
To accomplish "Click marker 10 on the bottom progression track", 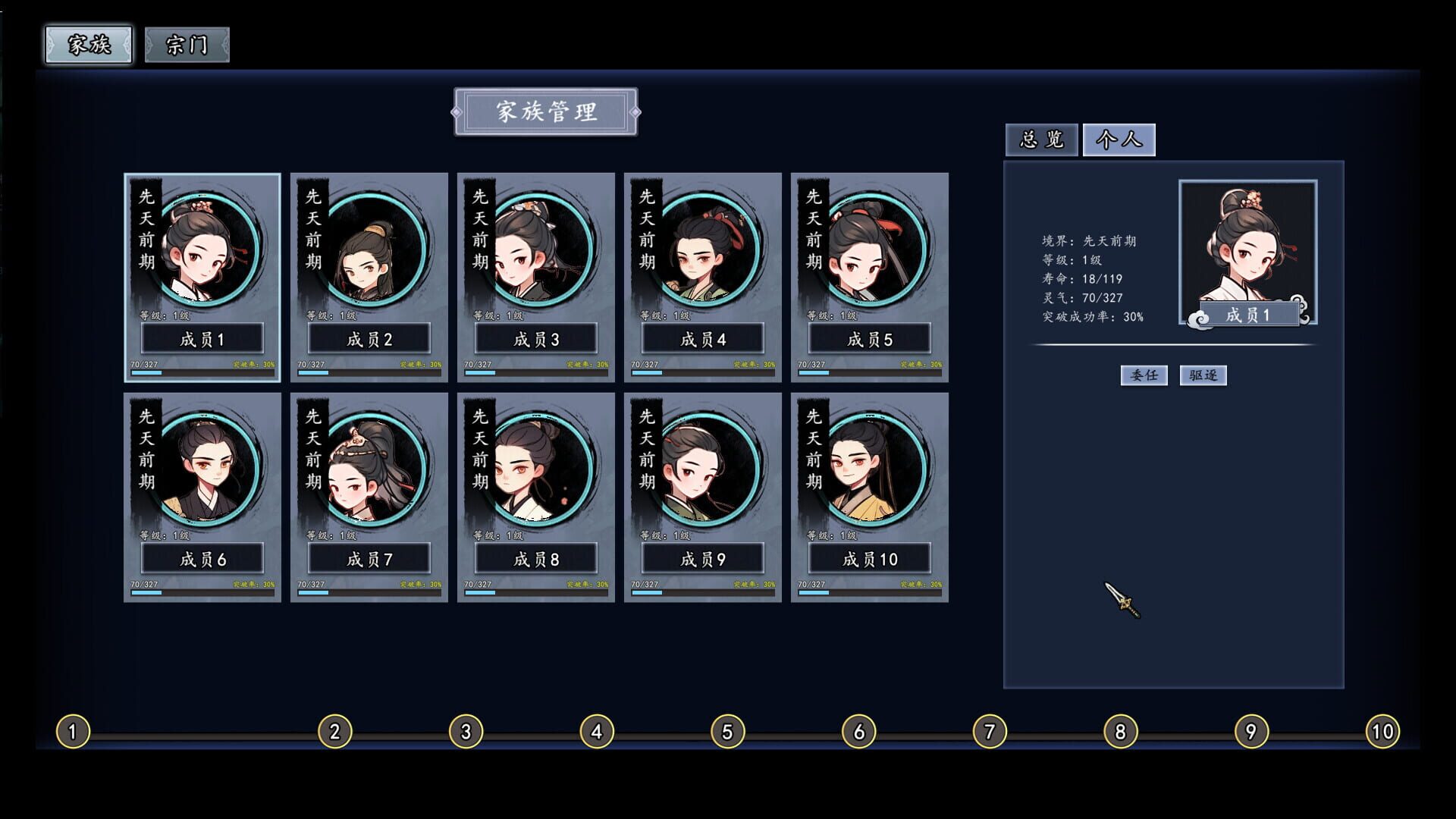I will (x=1382, y=730).
